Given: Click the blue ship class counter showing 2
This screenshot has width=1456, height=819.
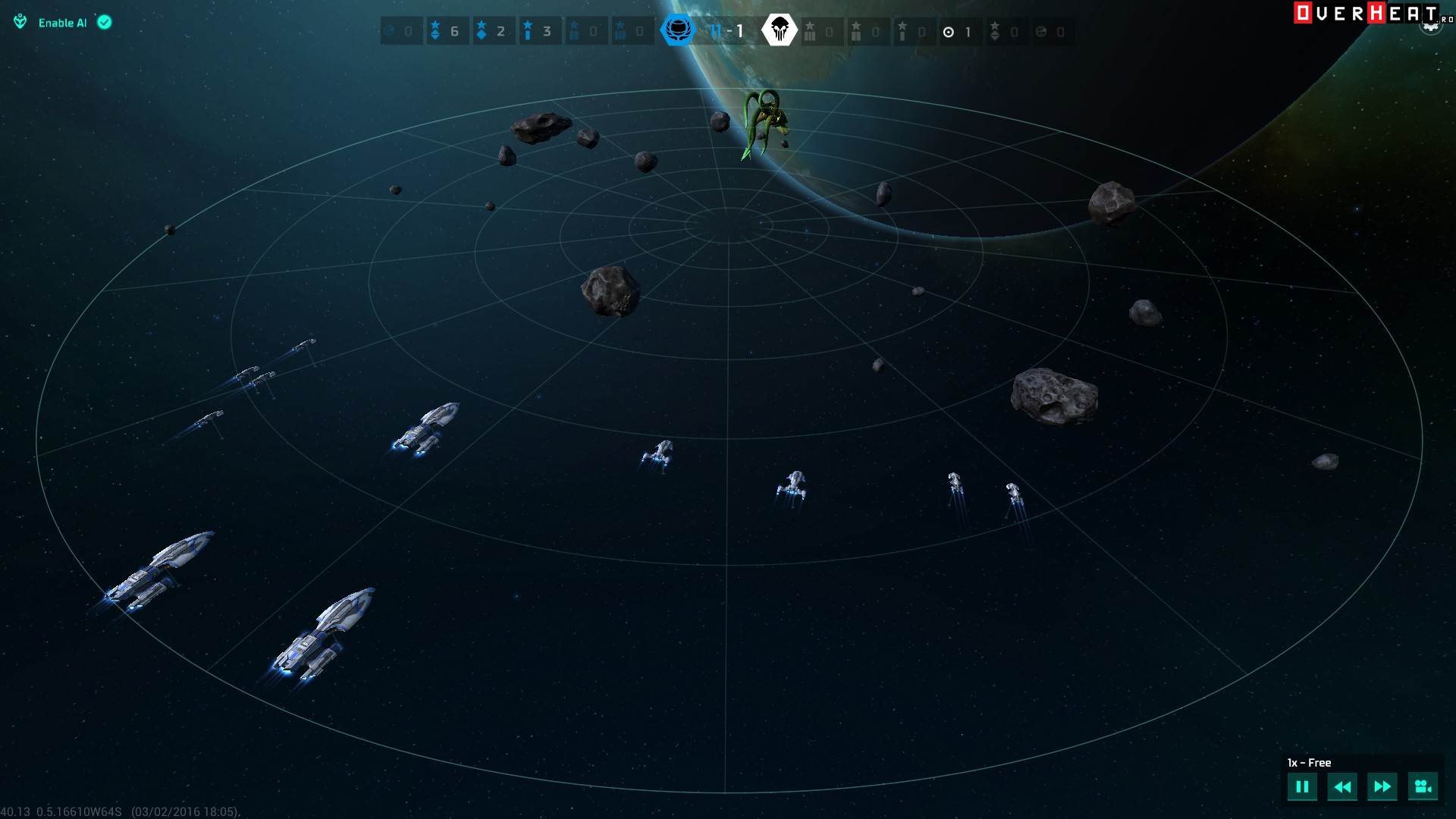Looking at the screenshot, I should pyautogui.click(x=492, y=31).
